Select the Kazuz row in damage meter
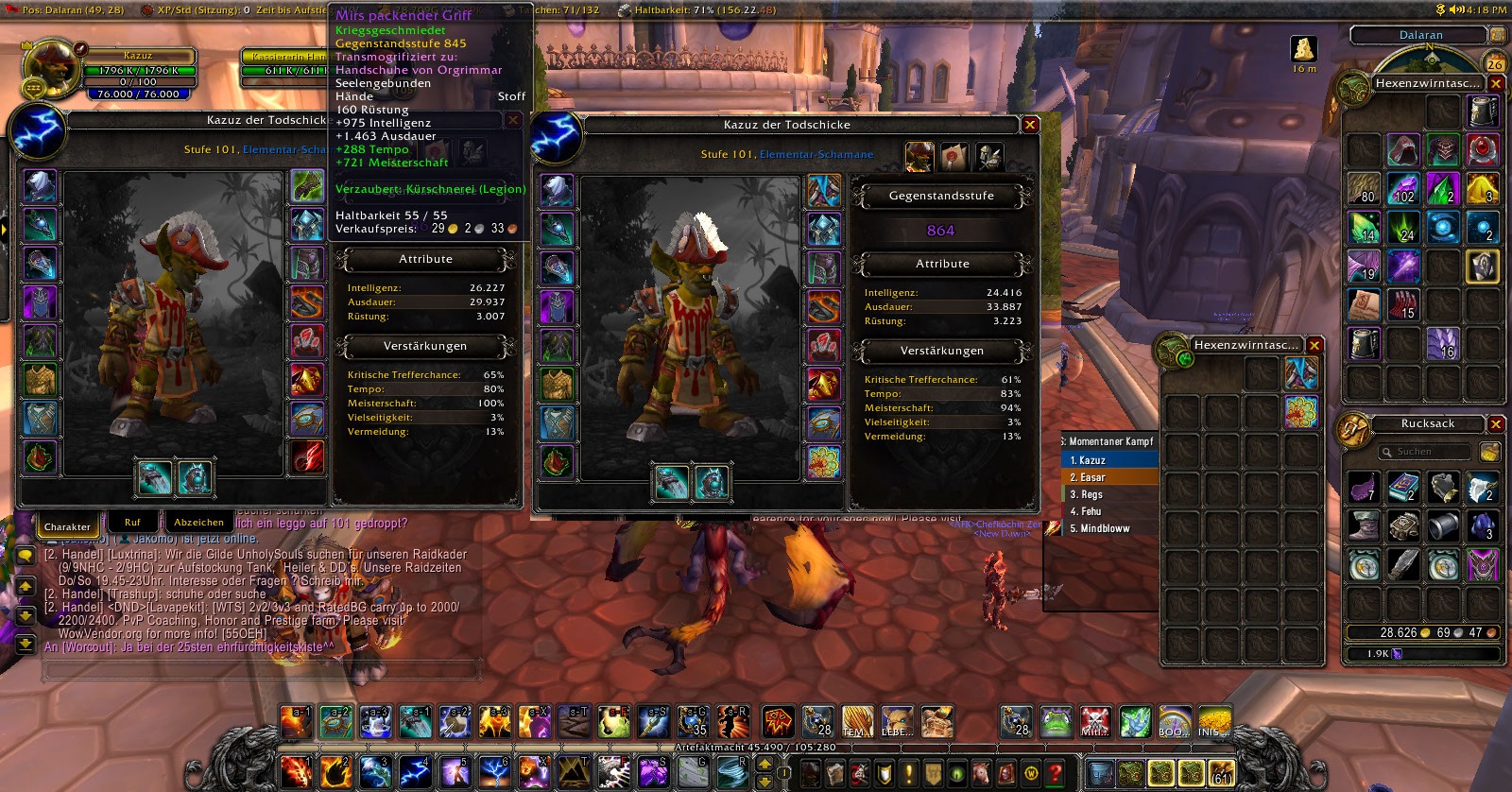The height and width of the screenshot is (792, 1512). (1109, 460)
